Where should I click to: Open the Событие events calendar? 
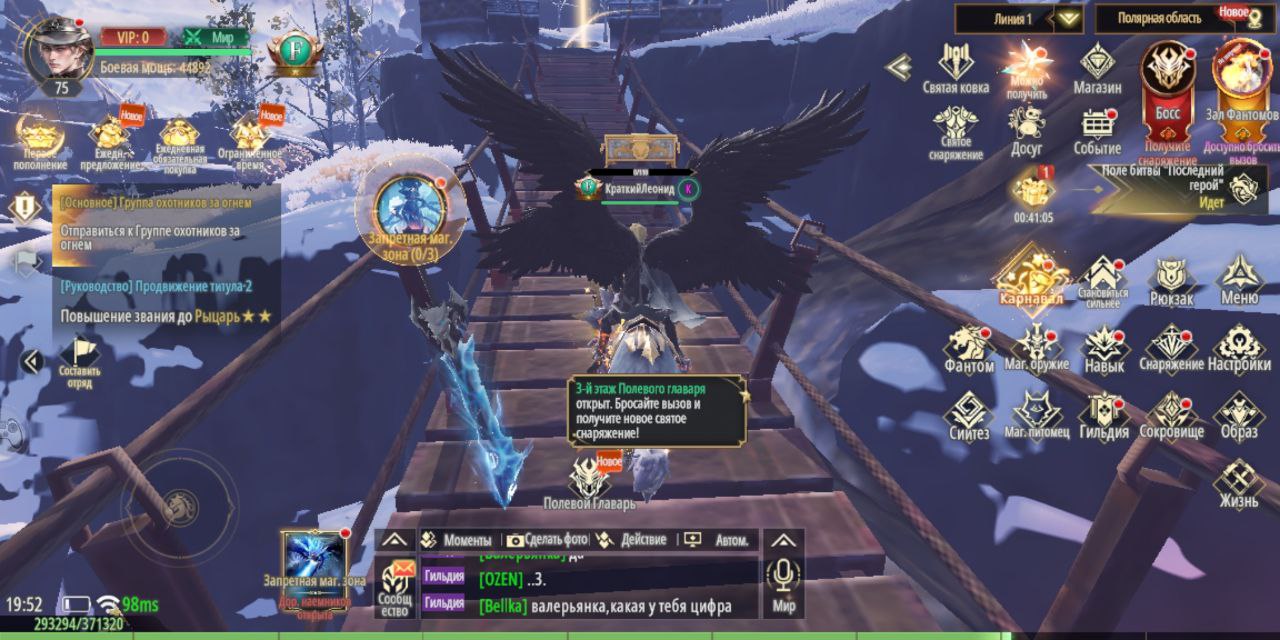pos(1097,131)
